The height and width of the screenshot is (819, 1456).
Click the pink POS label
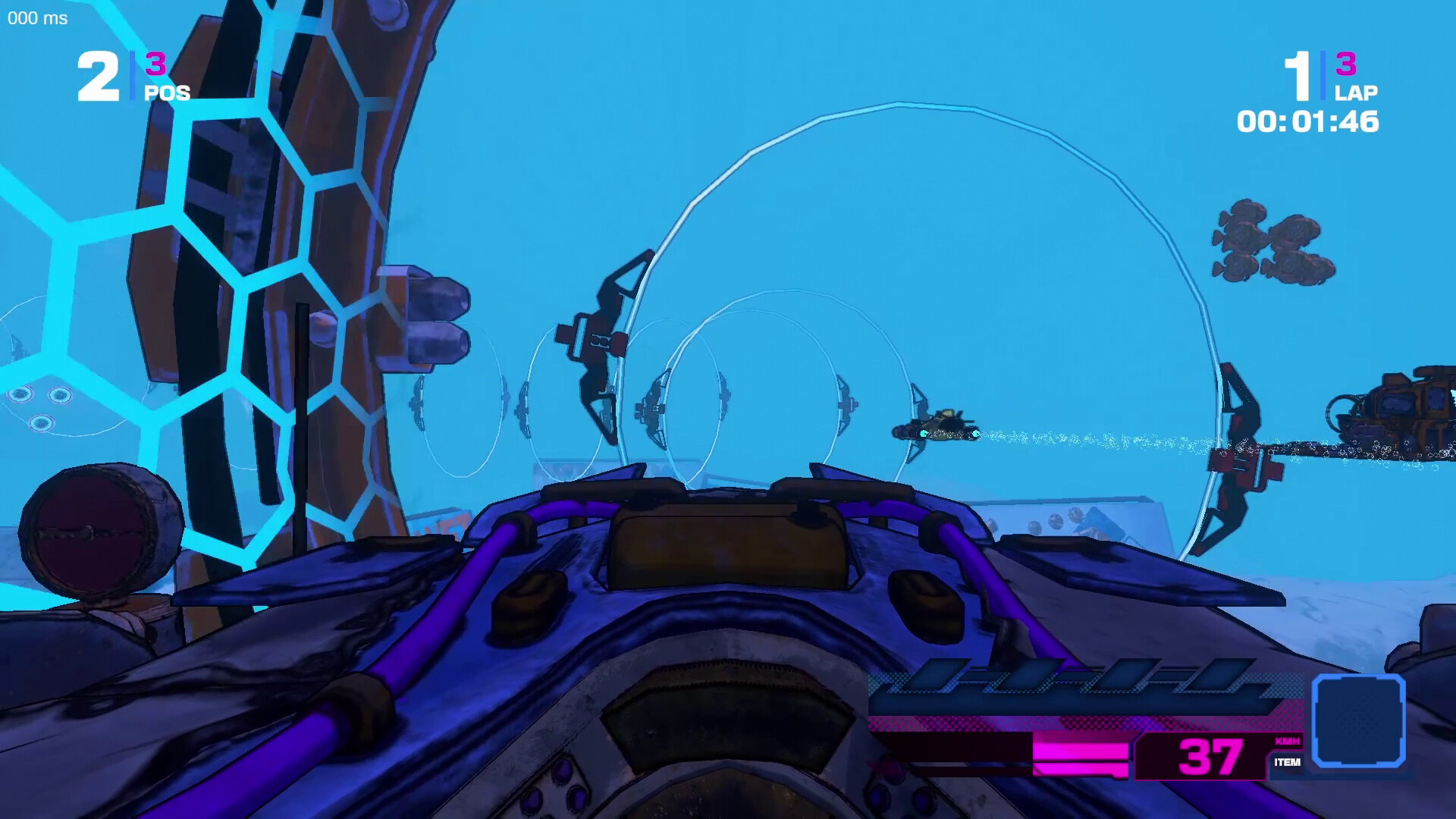[168, 93]
